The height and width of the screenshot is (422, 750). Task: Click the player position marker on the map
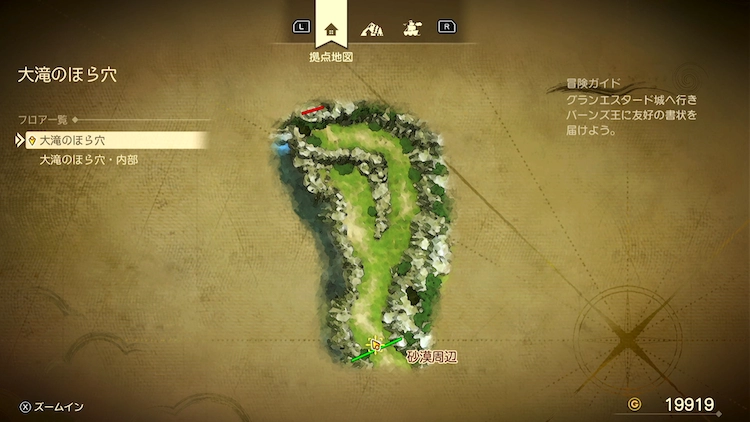coord(376,345)
